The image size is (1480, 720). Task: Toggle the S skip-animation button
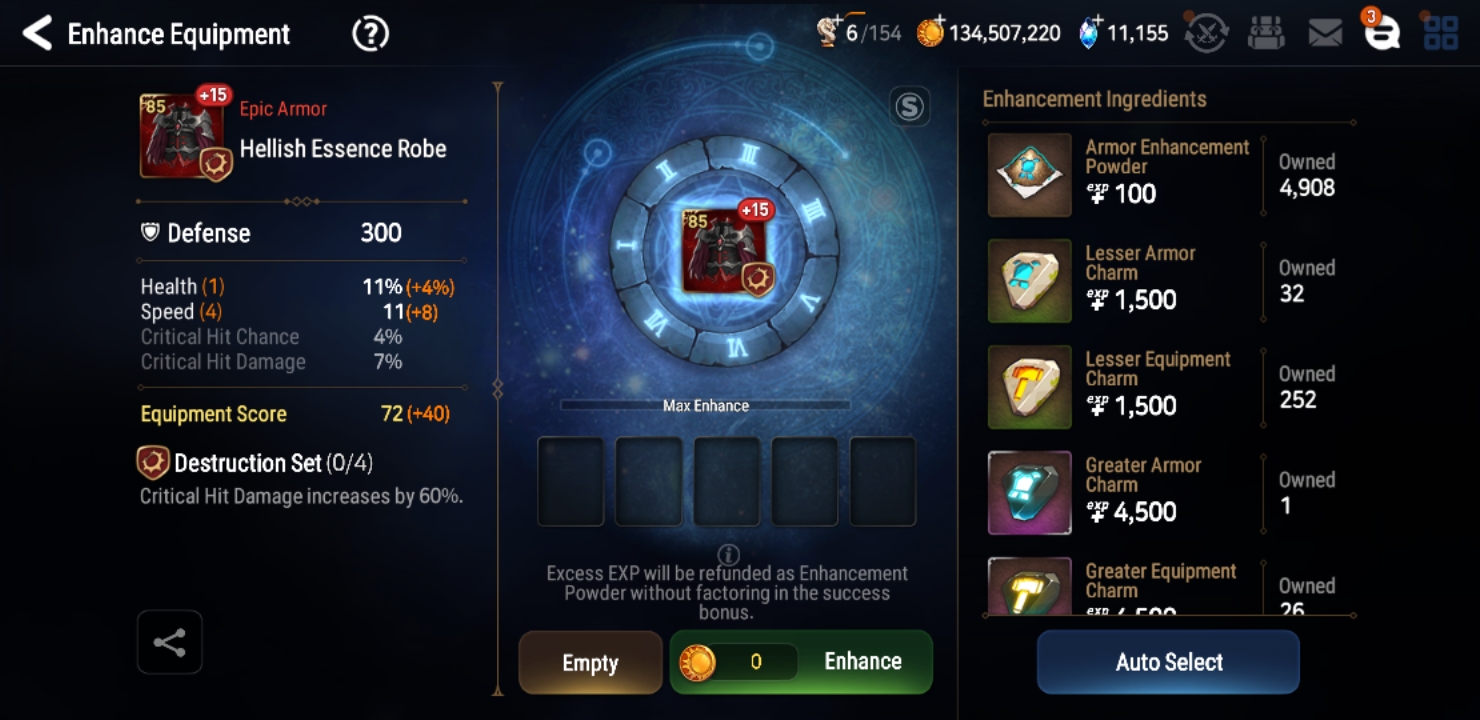point(908,105)
